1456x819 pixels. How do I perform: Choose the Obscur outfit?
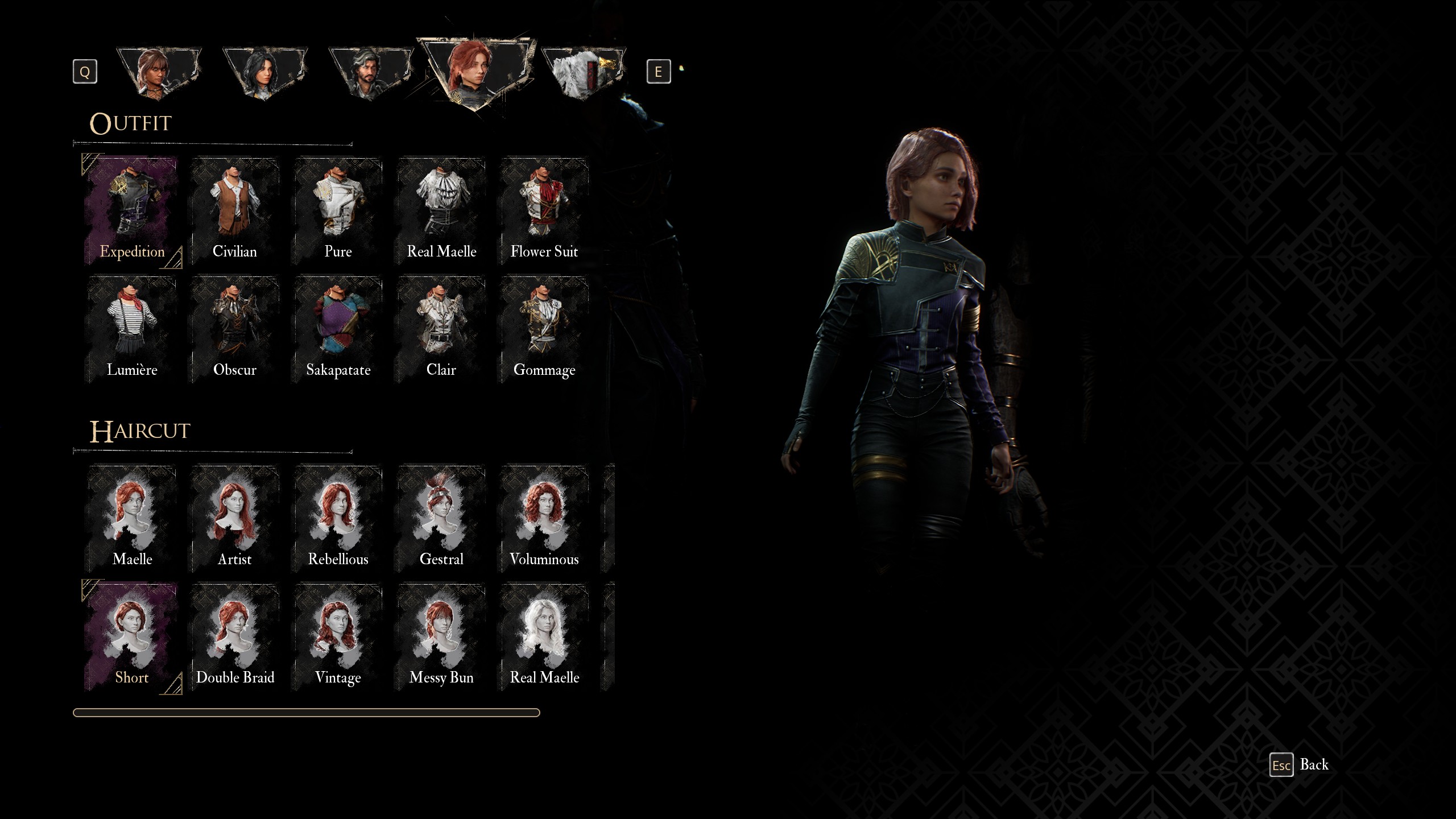point(234,329)
